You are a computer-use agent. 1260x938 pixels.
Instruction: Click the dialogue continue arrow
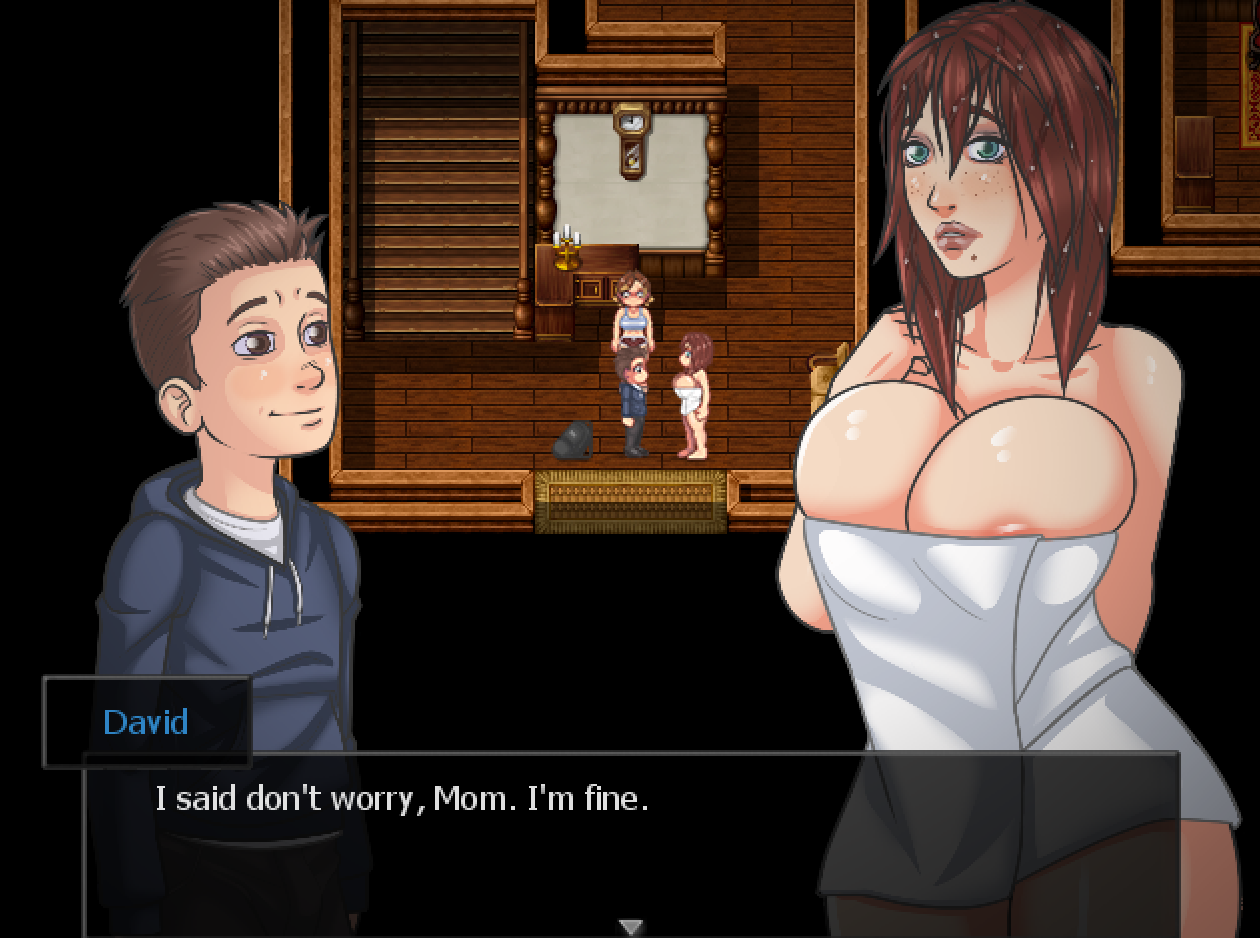click(630, 927)
